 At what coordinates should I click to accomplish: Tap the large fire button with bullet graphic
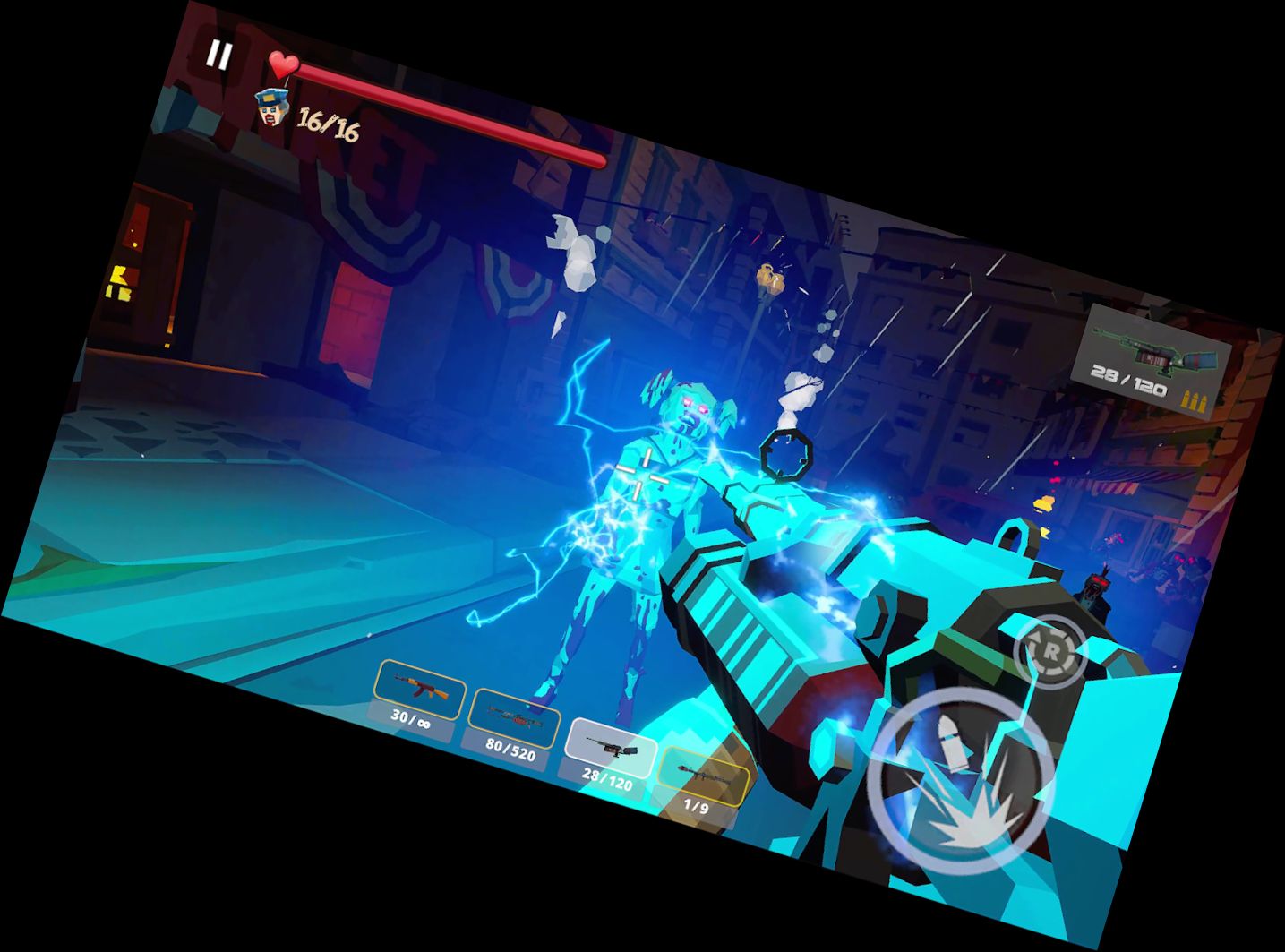[x=963, y=775]
